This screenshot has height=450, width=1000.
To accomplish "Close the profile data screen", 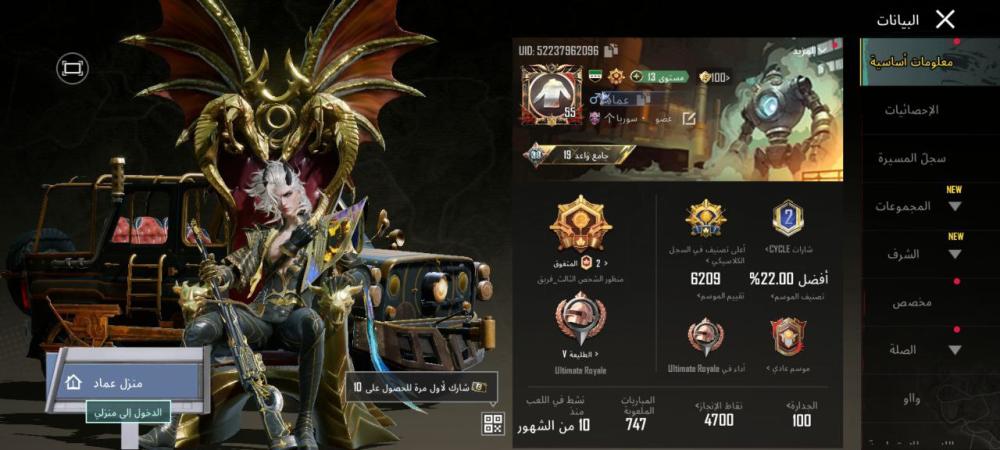I will tap(945, 19).
